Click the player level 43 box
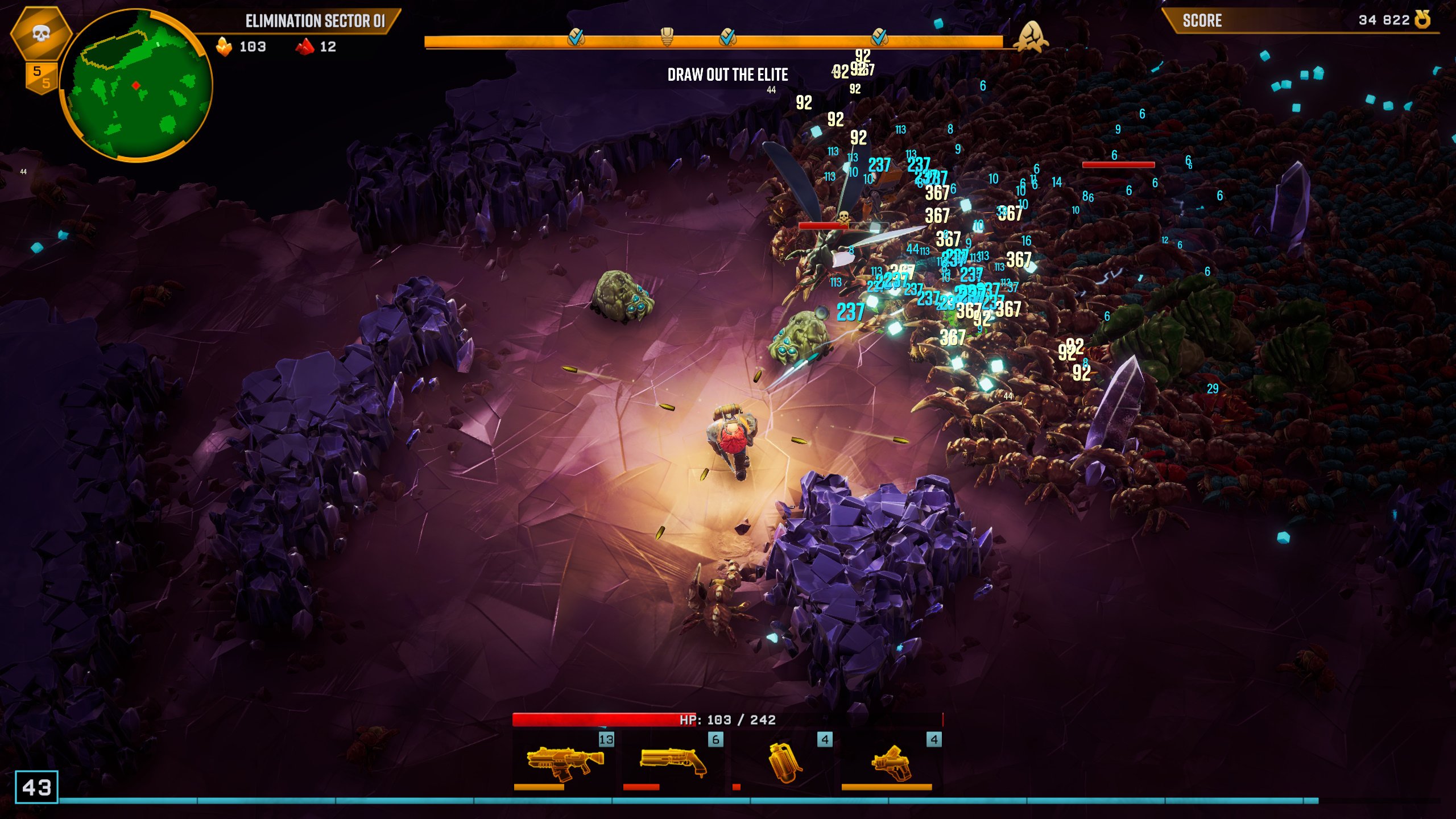 pos(36,787)
